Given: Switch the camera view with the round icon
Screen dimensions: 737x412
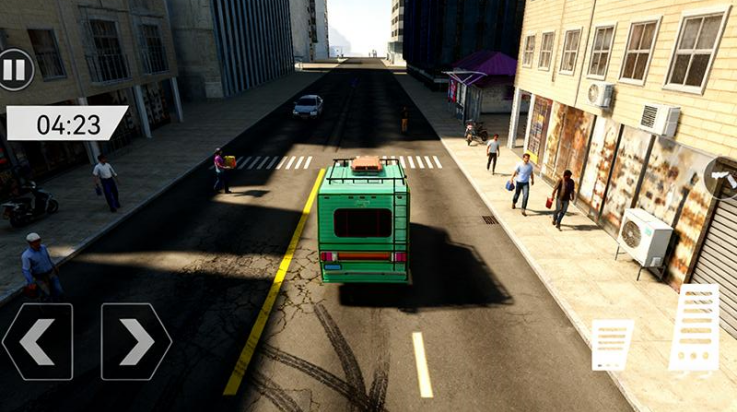Looking at the screenshot, I should click(x=722, y=178).
